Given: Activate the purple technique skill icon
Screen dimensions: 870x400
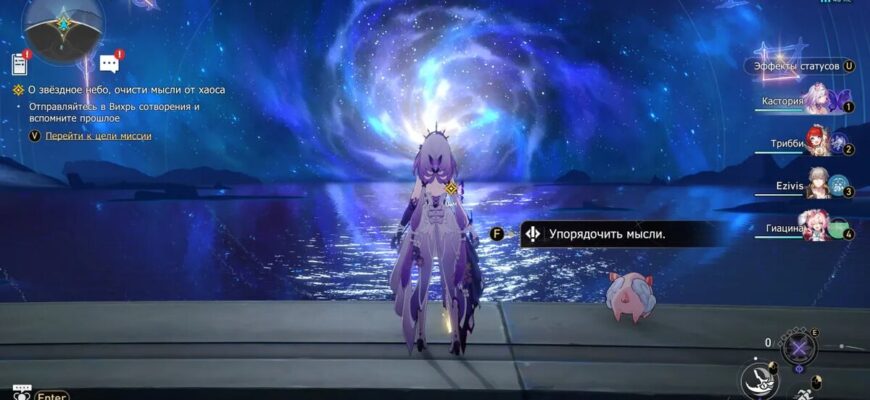Looking at the screenshot, I should [798, 347].
